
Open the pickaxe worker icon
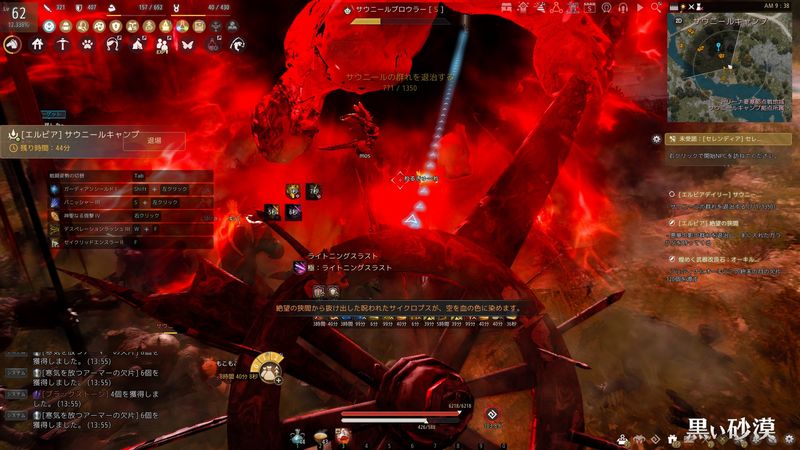tap(62, 44)
